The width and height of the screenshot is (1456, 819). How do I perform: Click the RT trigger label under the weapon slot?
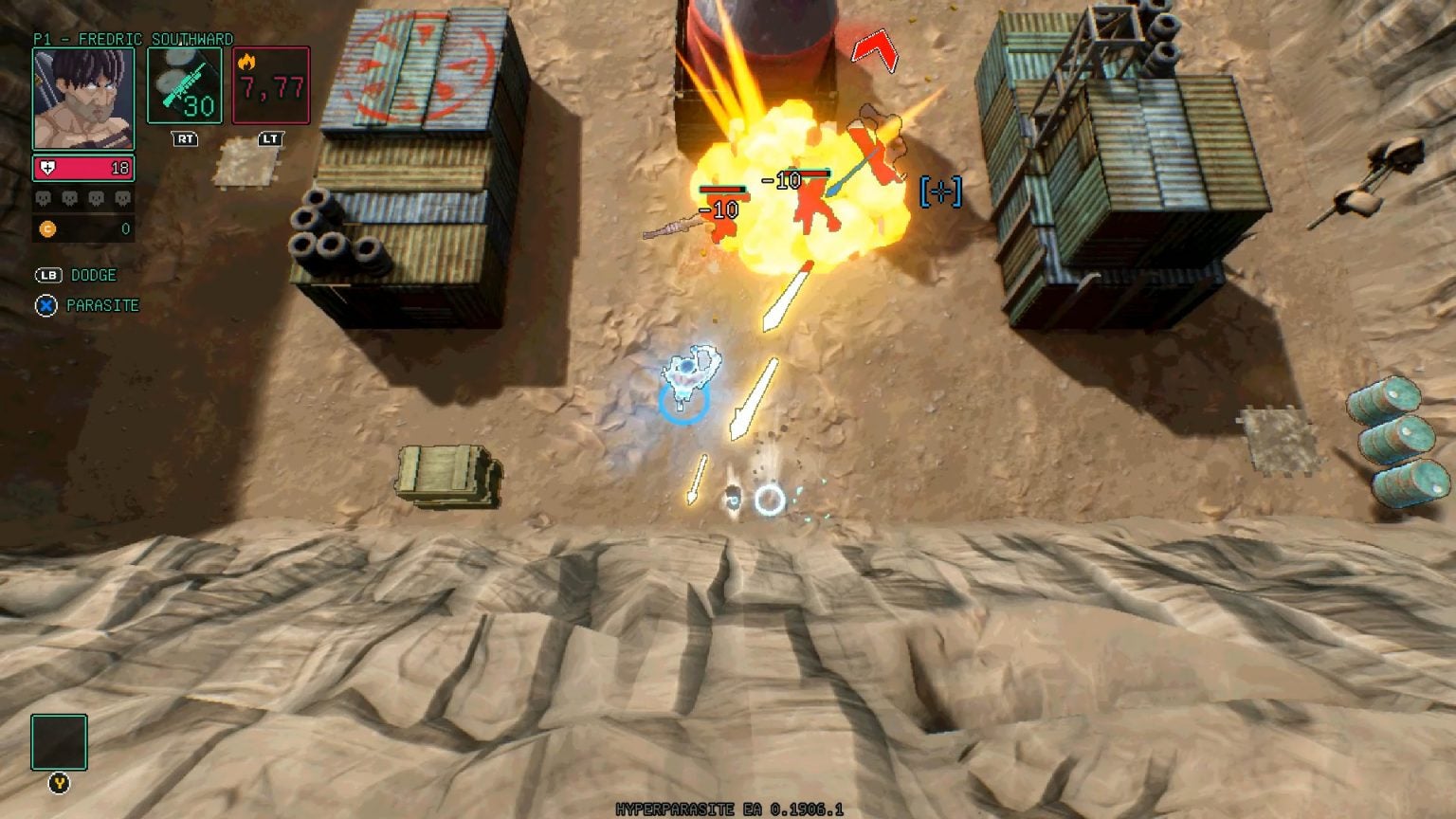click(185, 139)
